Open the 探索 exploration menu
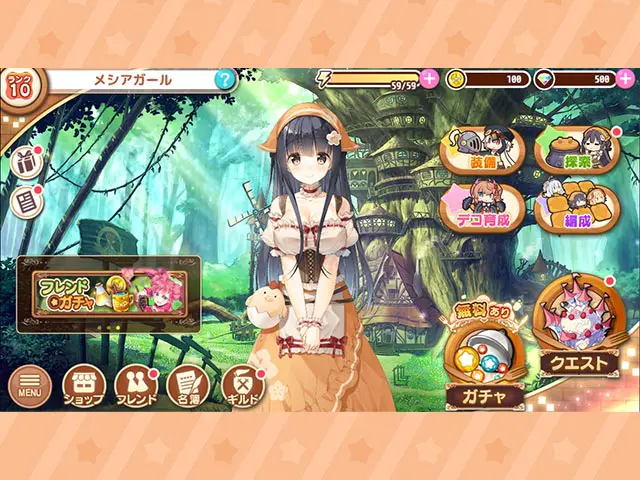Viewport: 640px width, 480px height. (x=577, y=149)
